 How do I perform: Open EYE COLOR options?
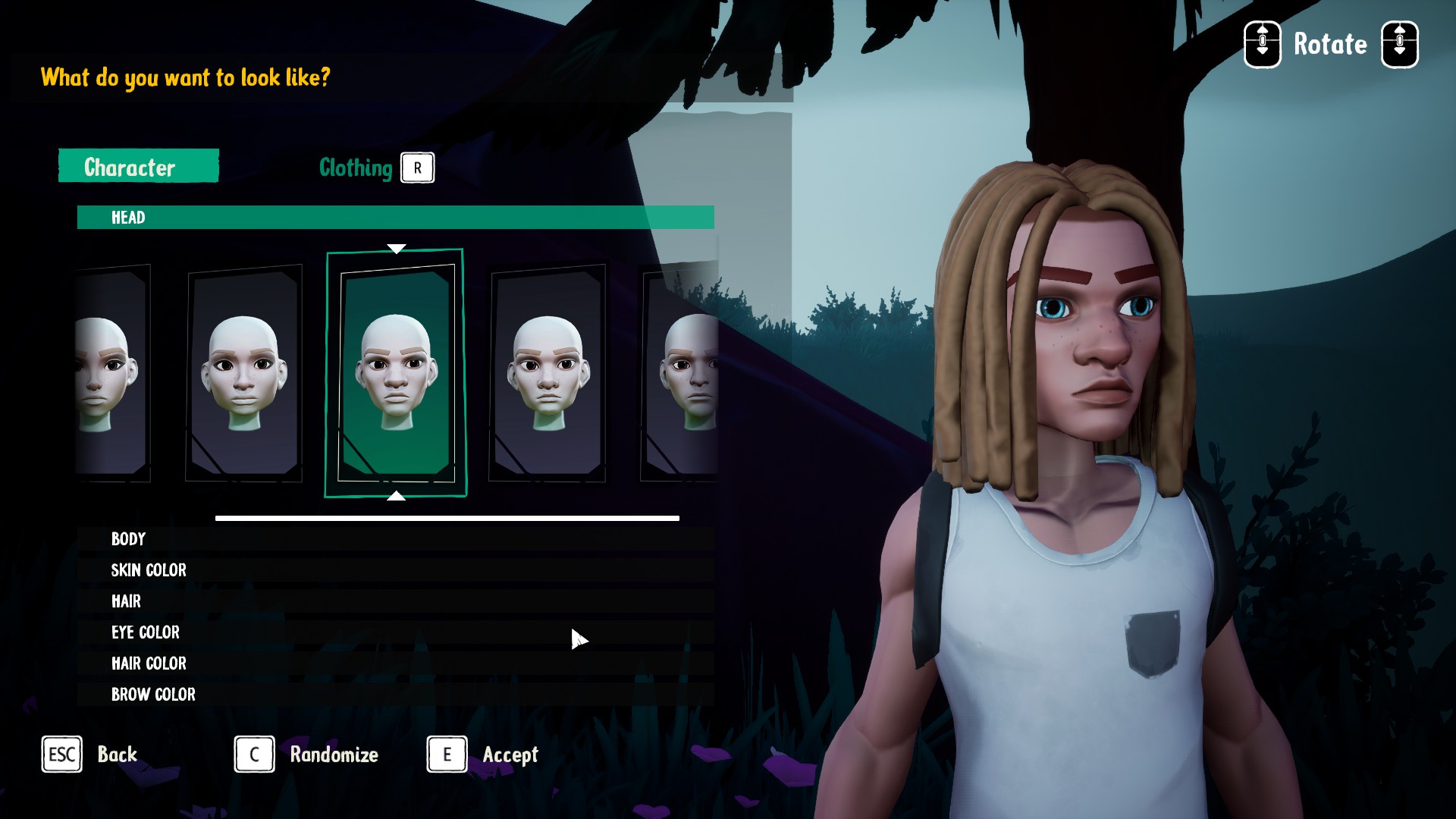pos(395,632)
